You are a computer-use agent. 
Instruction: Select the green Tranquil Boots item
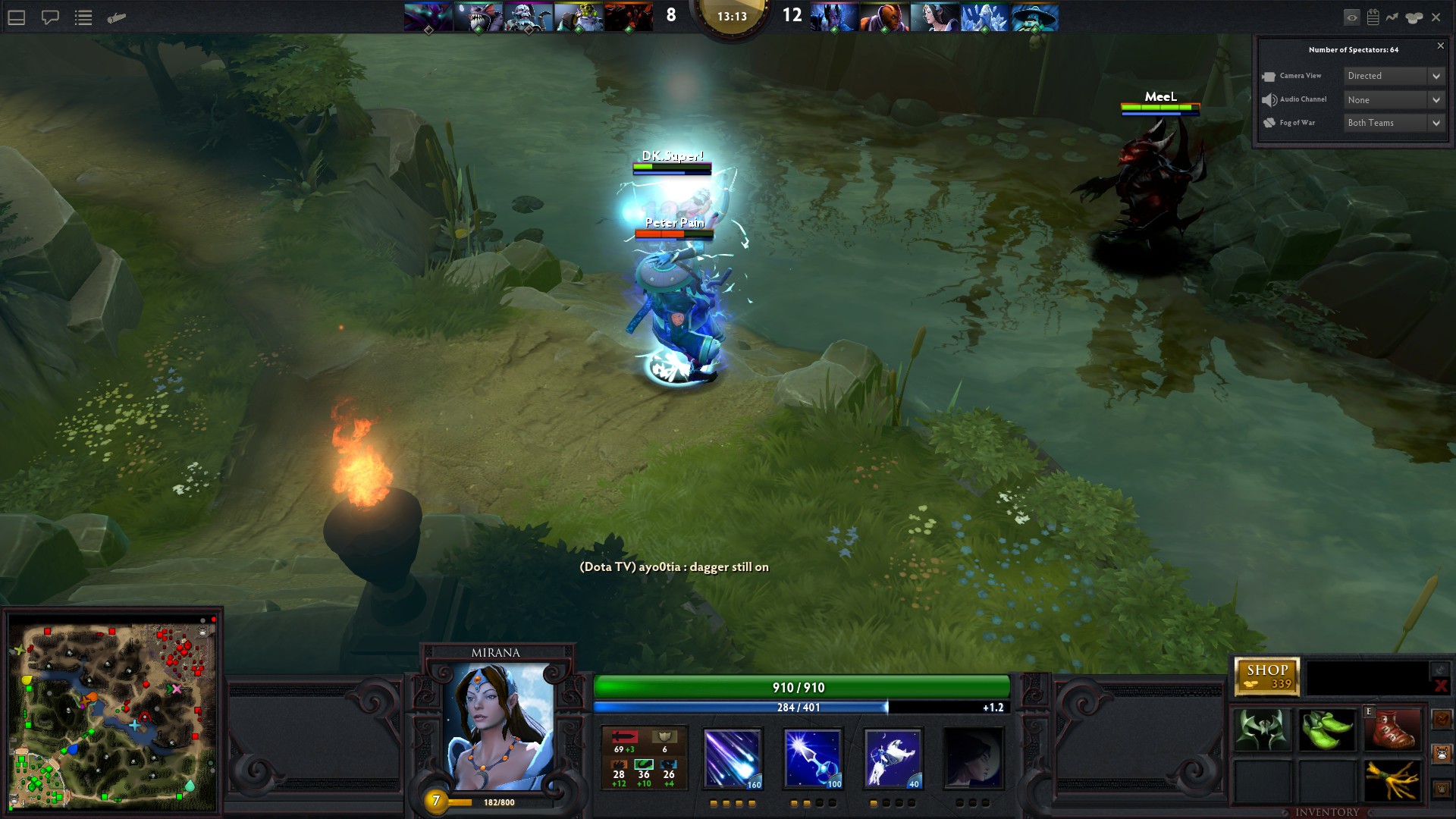point(1327,730)
